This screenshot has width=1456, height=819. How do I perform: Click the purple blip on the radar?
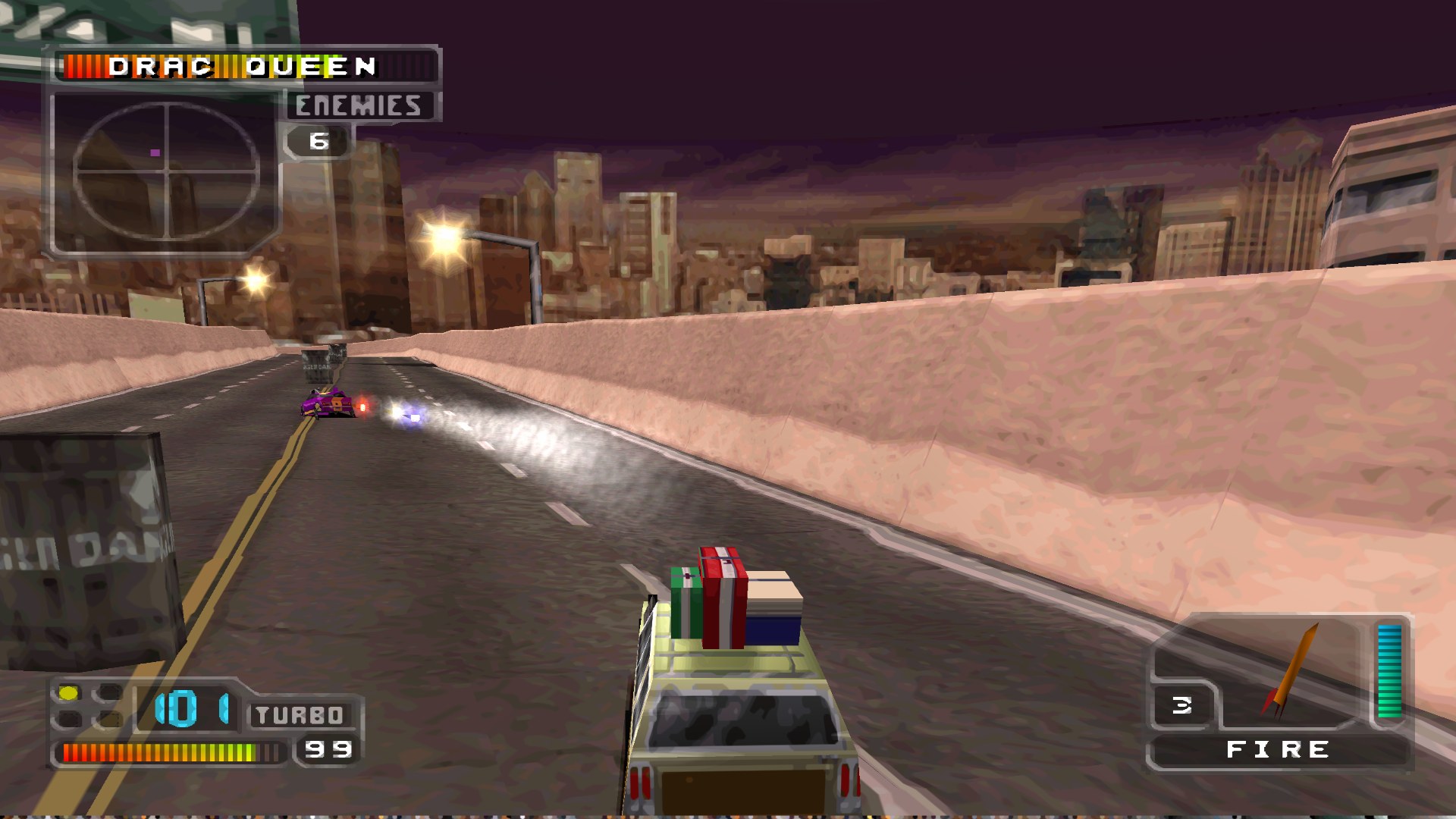point(157,152)
